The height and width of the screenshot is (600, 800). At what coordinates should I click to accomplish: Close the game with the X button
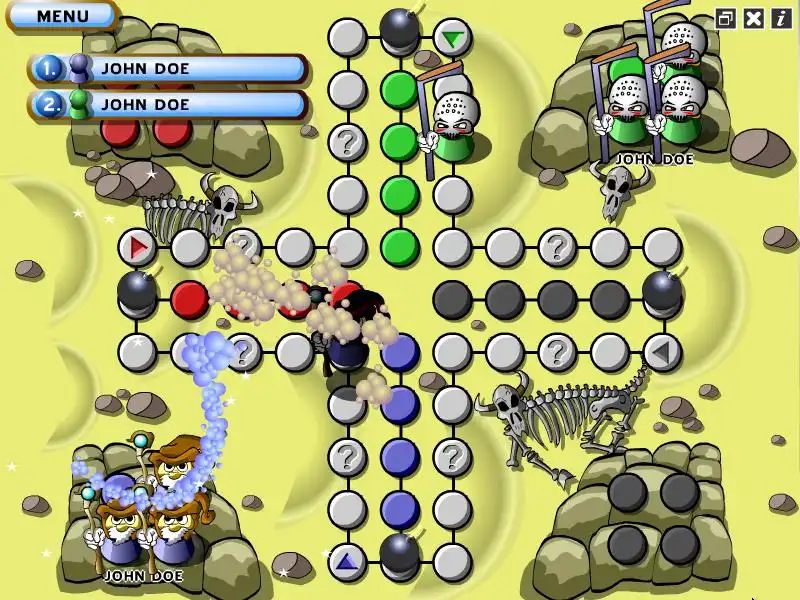click(754, 18)
